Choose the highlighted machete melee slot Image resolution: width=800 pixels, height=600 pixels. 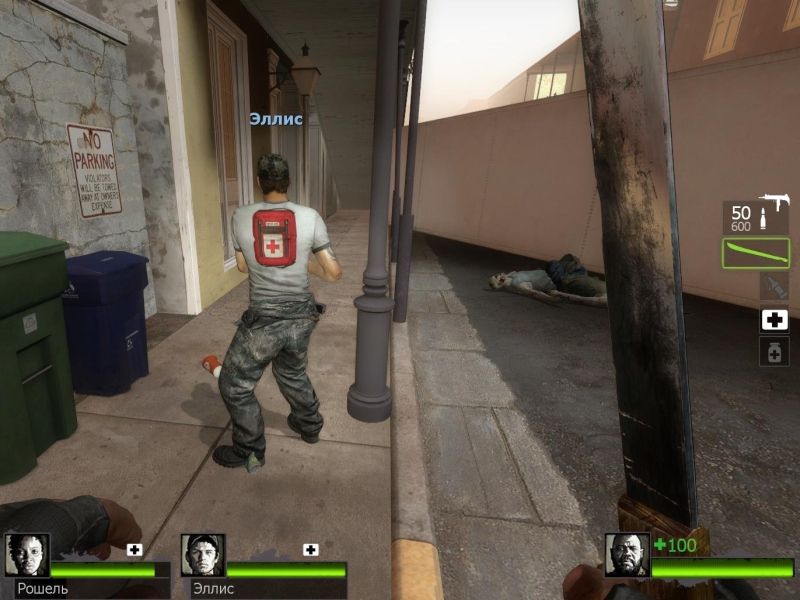755,253
